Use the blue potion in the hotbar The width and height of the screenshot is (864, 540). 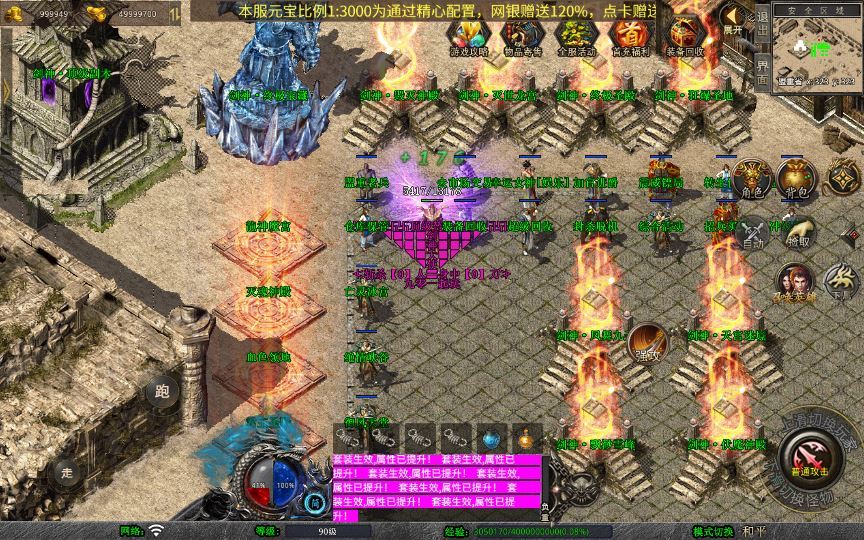[x=491, y=438]
